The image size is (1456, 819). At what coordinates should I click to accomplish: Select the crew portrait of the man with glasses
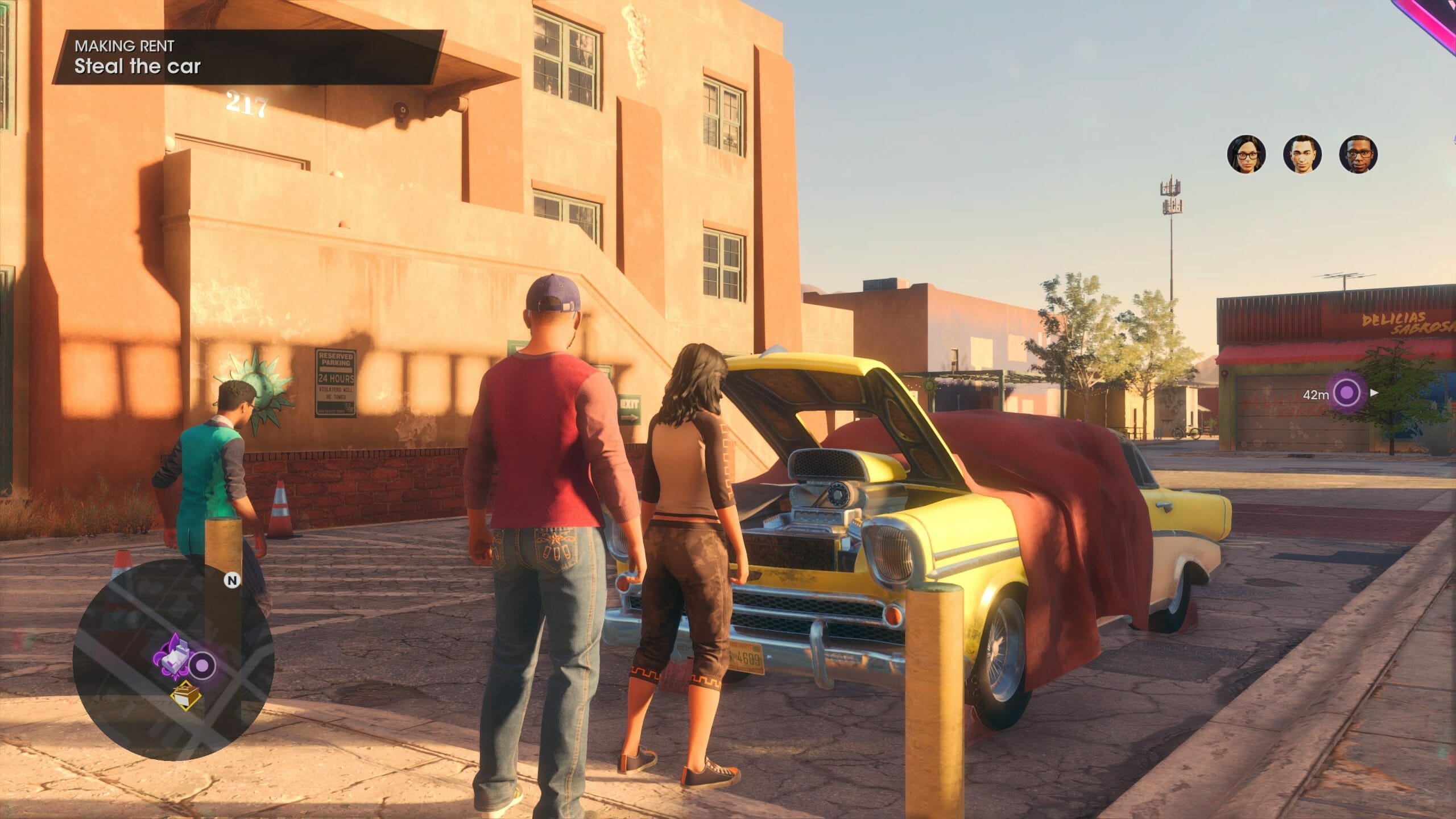click(x=1358, y=154)
